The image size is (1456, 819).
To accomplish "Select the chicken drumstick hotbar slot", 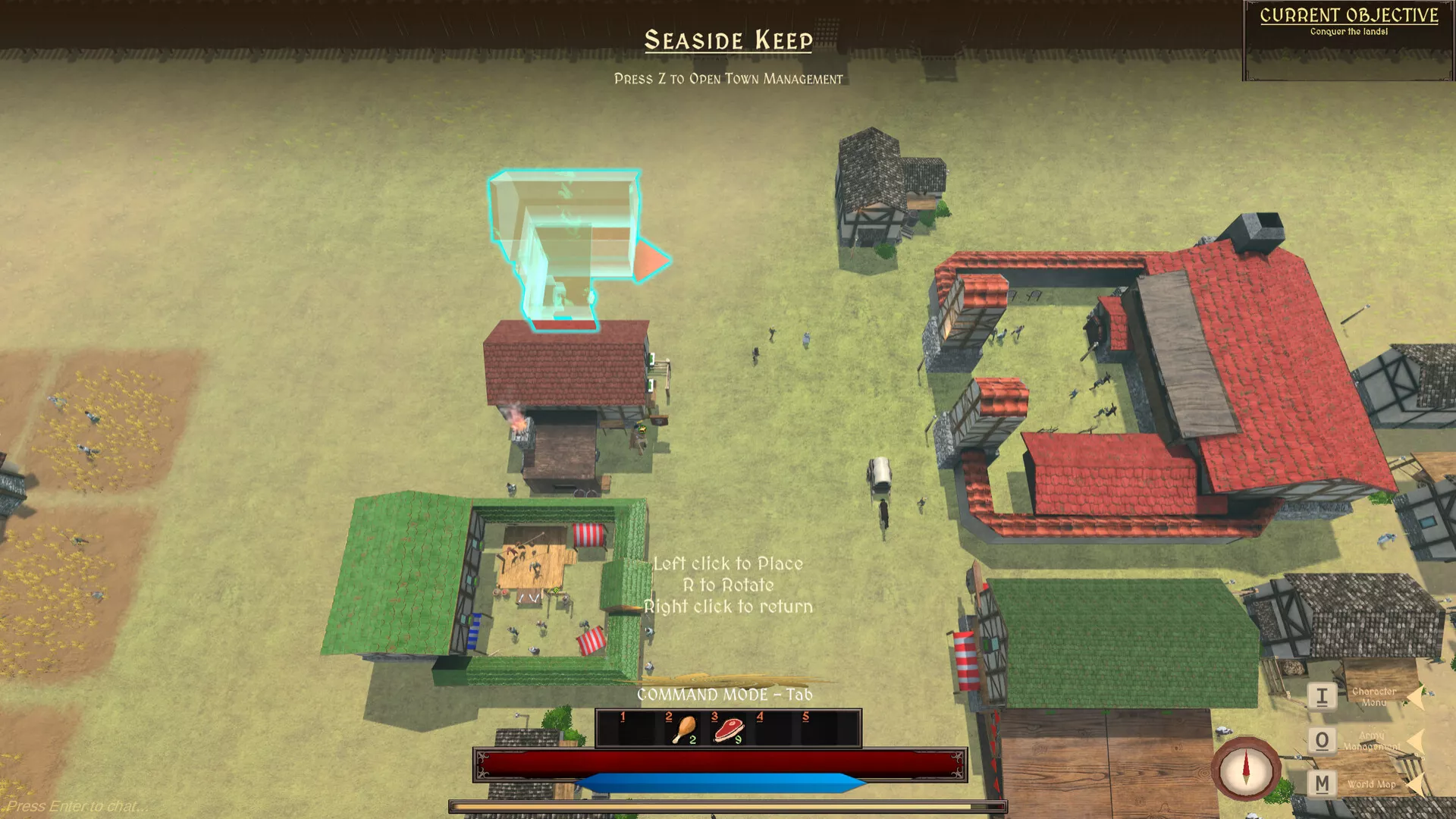I will pyautogui.click(x=683, y=729).
